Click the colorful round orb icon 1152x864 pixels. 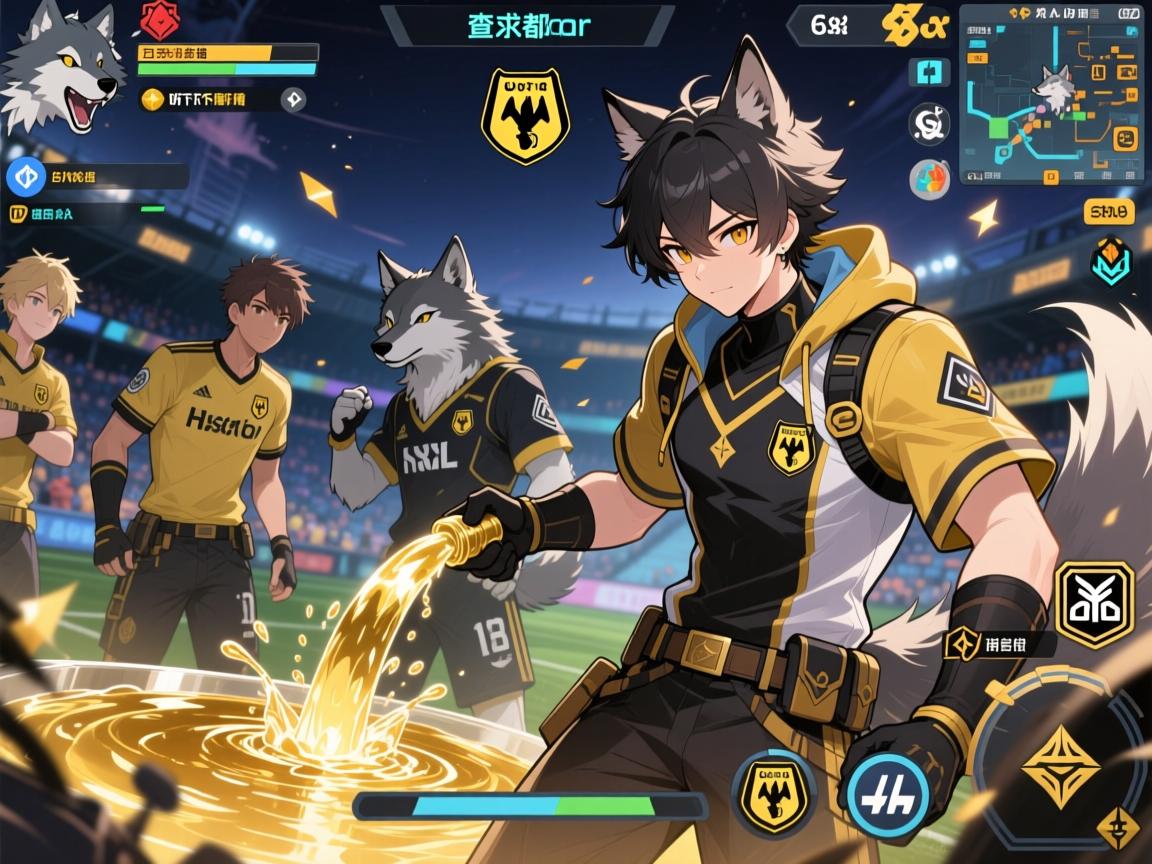pos(929,178)
